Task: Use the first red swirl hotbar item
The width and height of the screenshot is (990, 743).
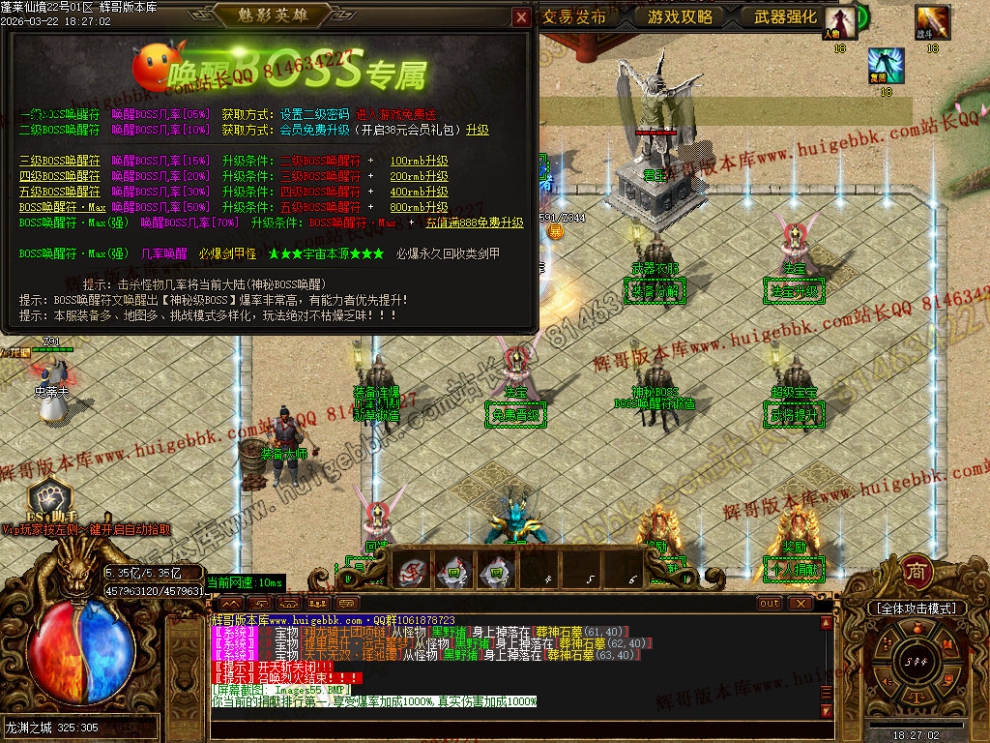Action: [413, 569]
